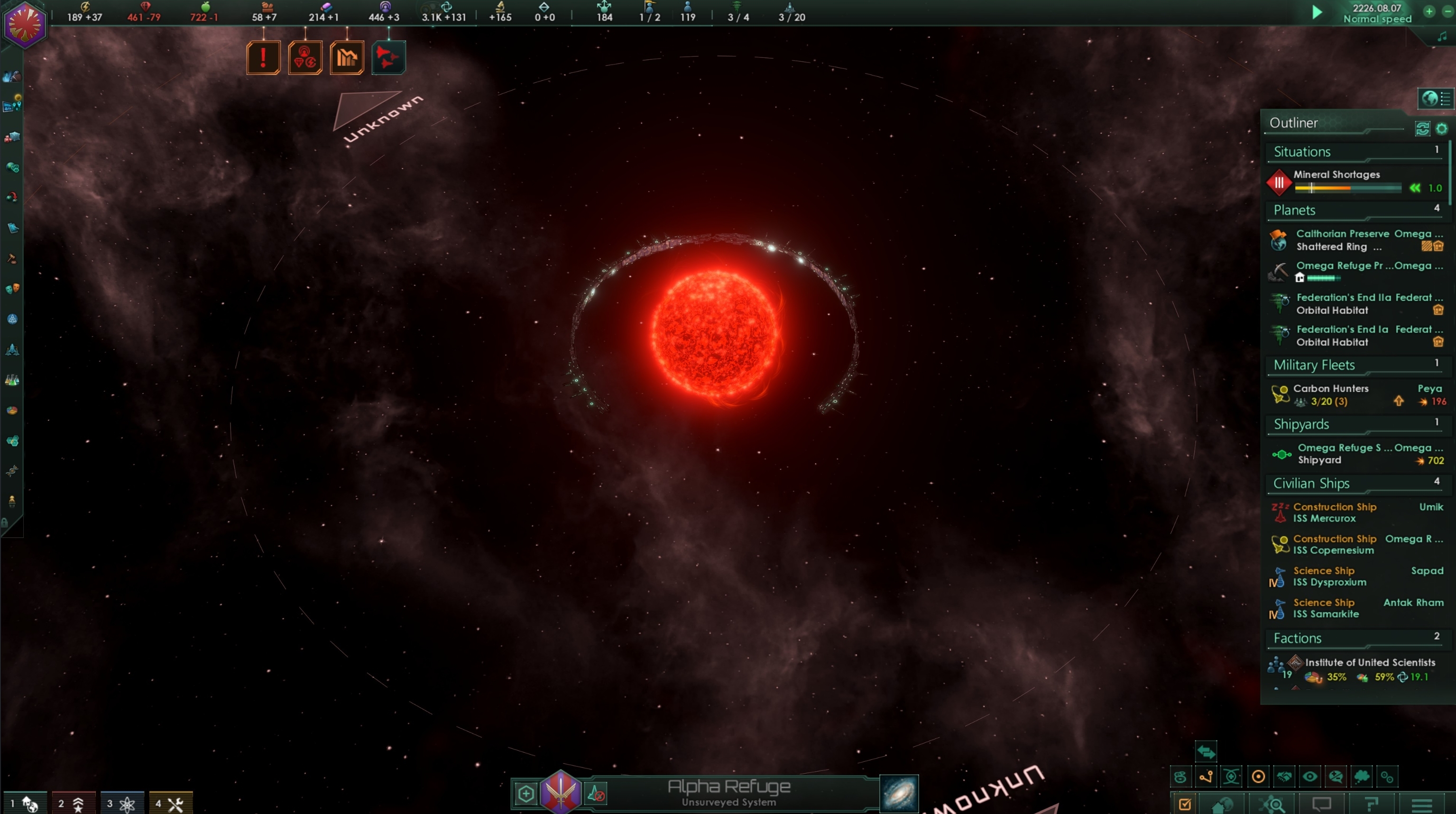Open the empire emblem in the top-left corner
The width and height of the screenshot is (1456, 814).
pyautogui.click(x=24, y=25)
